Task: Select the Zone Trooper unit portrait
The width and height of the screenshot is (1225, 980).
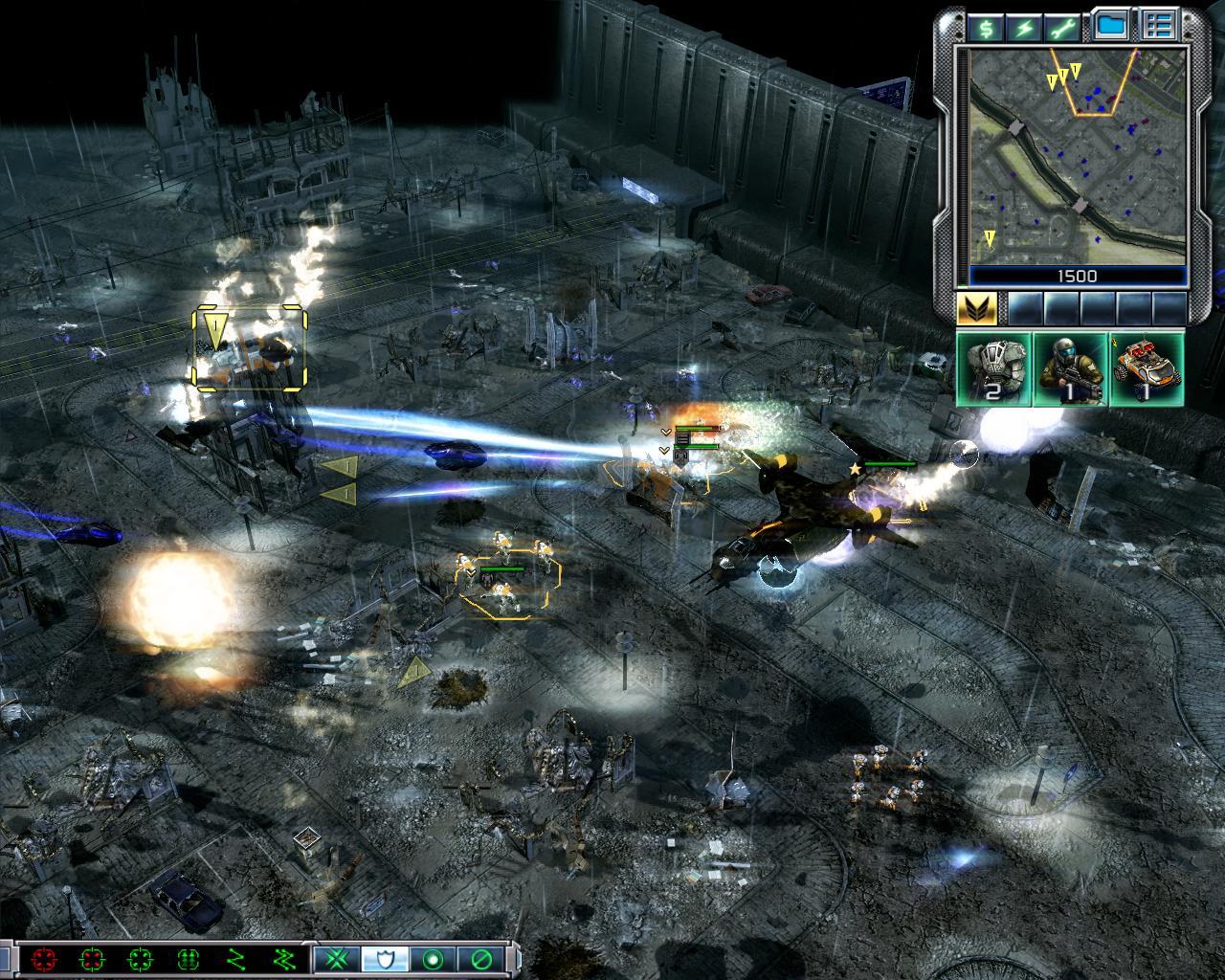Action: [x=994, y=368]
